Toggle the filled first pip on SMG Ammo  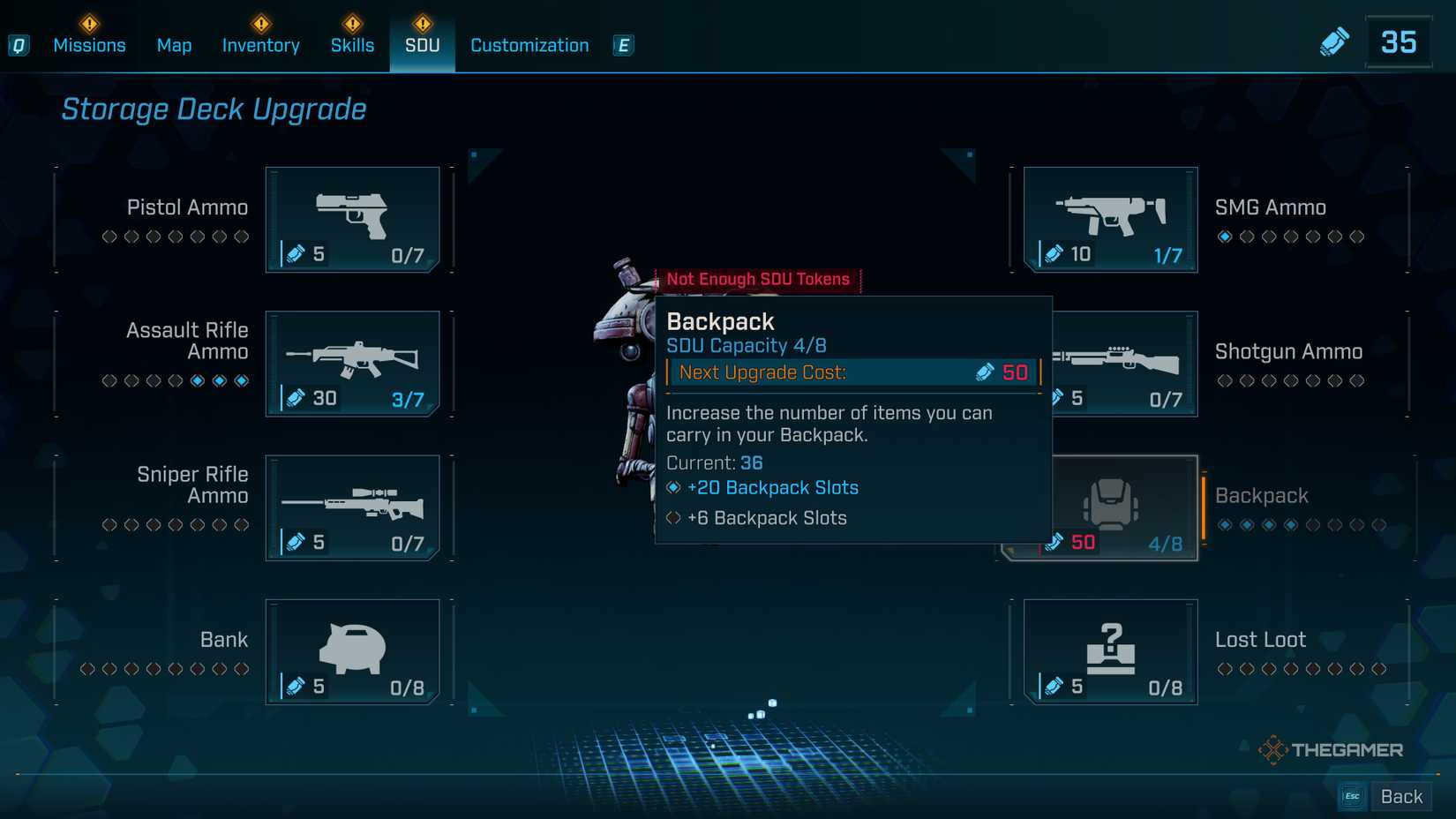1226,236
